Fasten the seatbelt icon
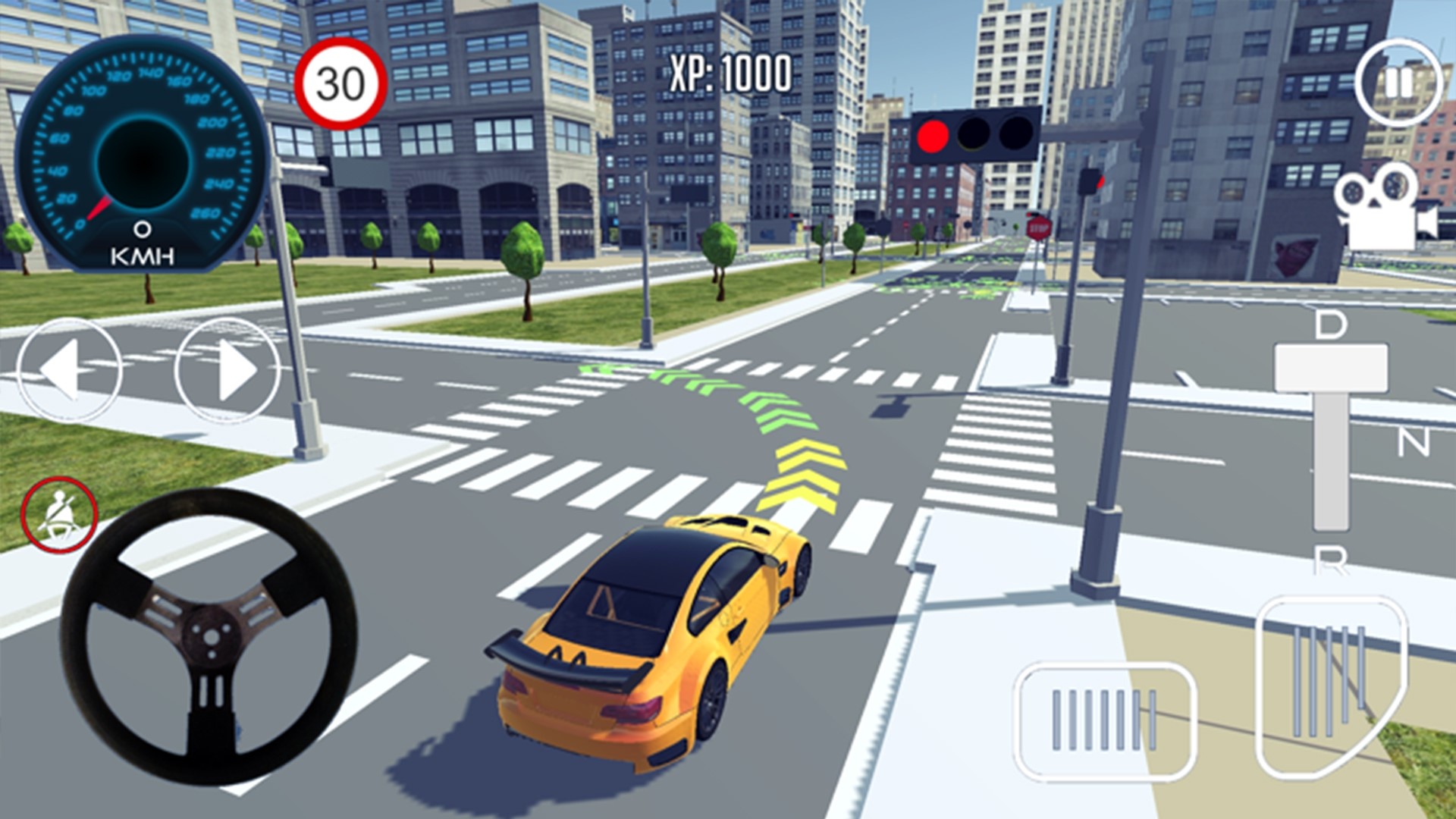 pyautogui.click(x=59, y=516)
